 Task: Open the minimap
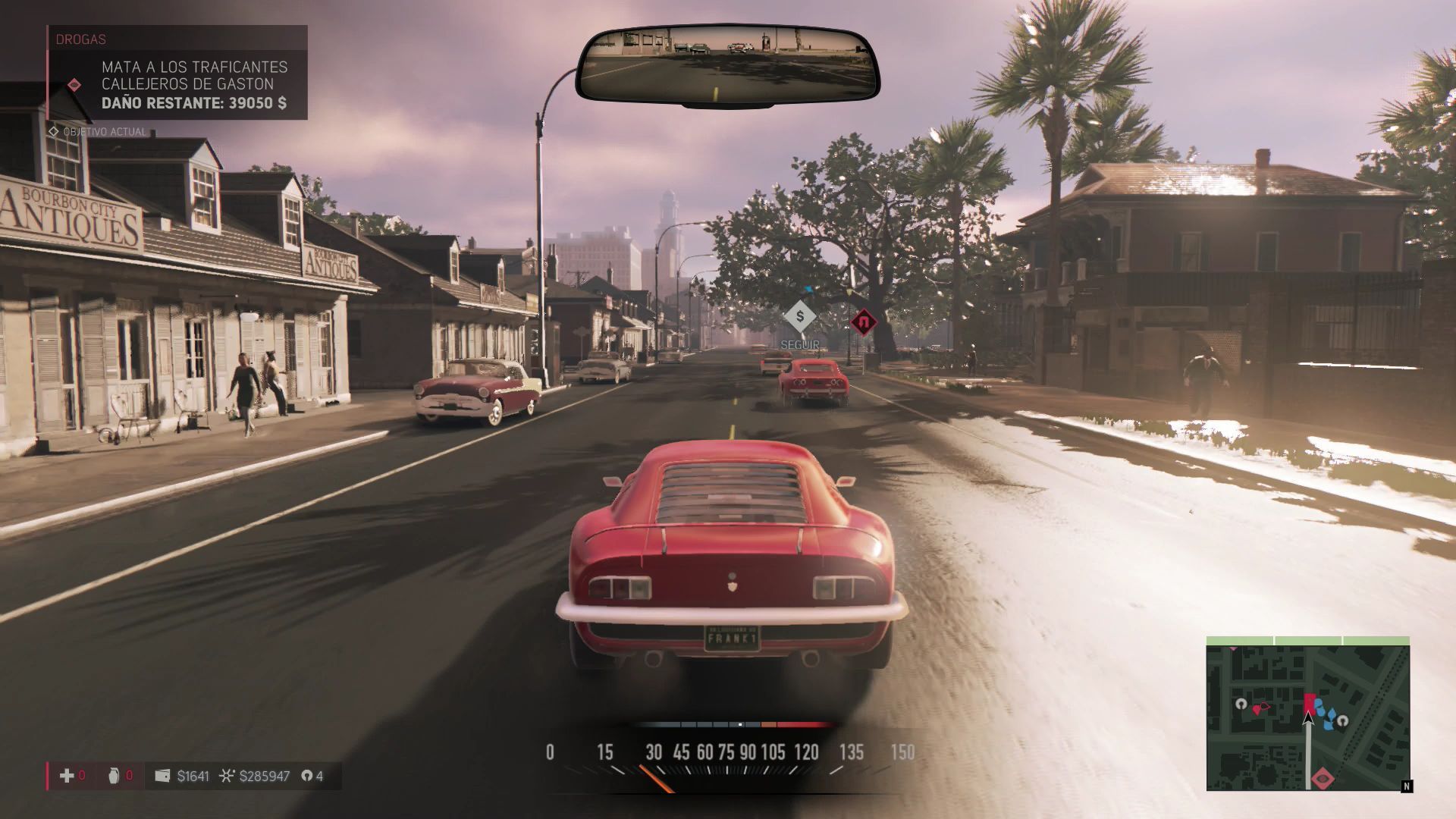tap(1307, 714)
